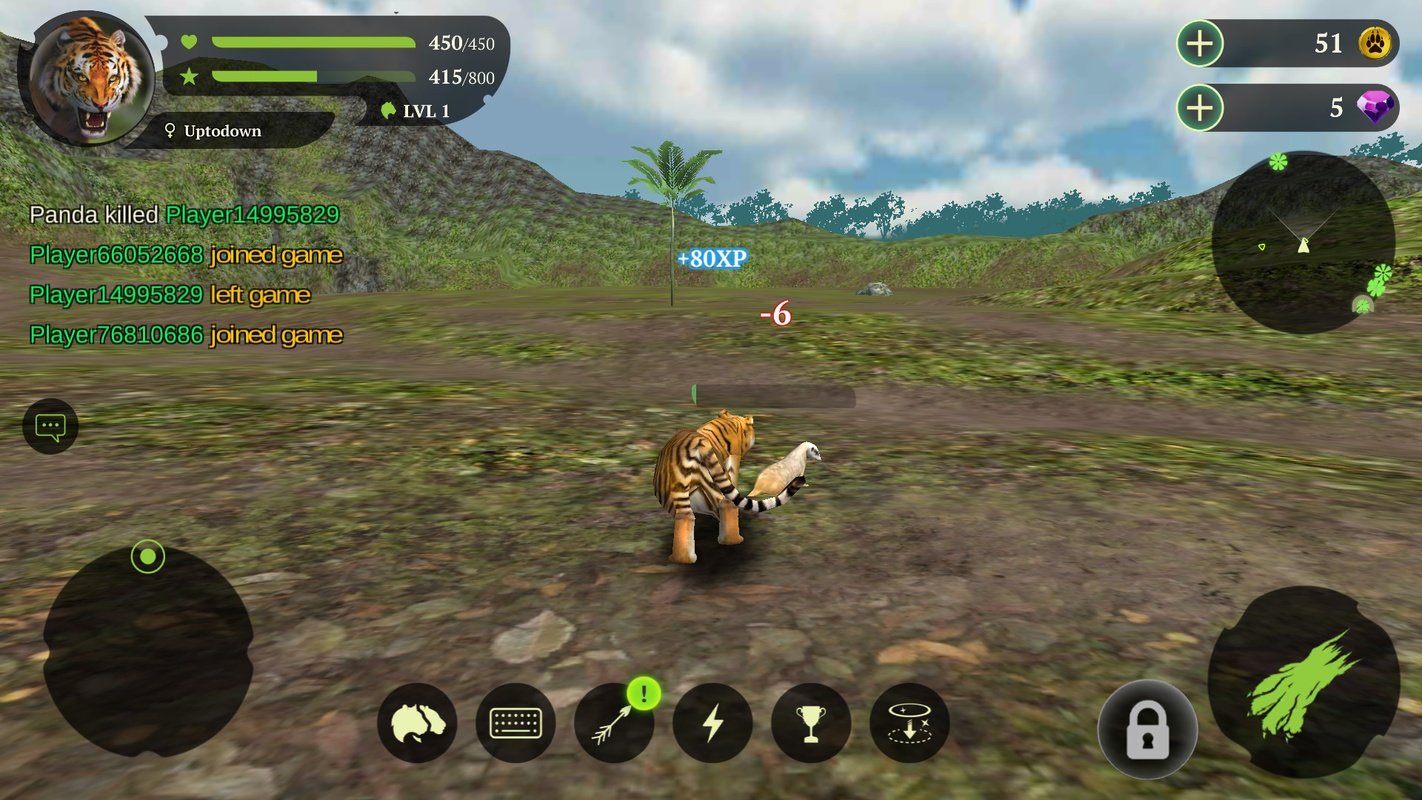Open the trophy achievements screen
This screenshot has width=1422, height=800.
(x=811, y=722)
